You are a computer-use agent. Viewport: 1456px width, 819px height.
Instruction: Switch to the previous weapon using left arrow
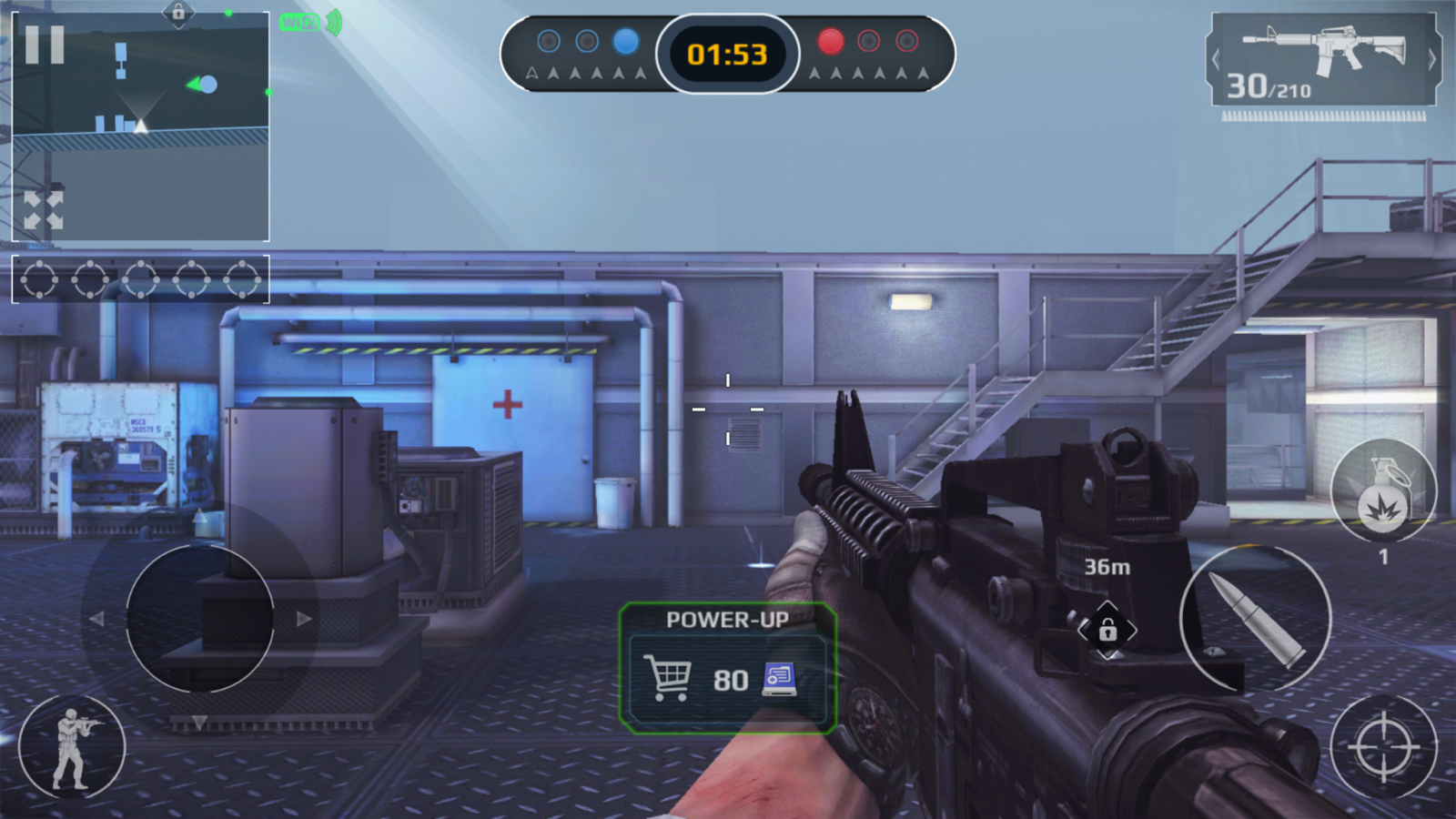pos(1216,60)
